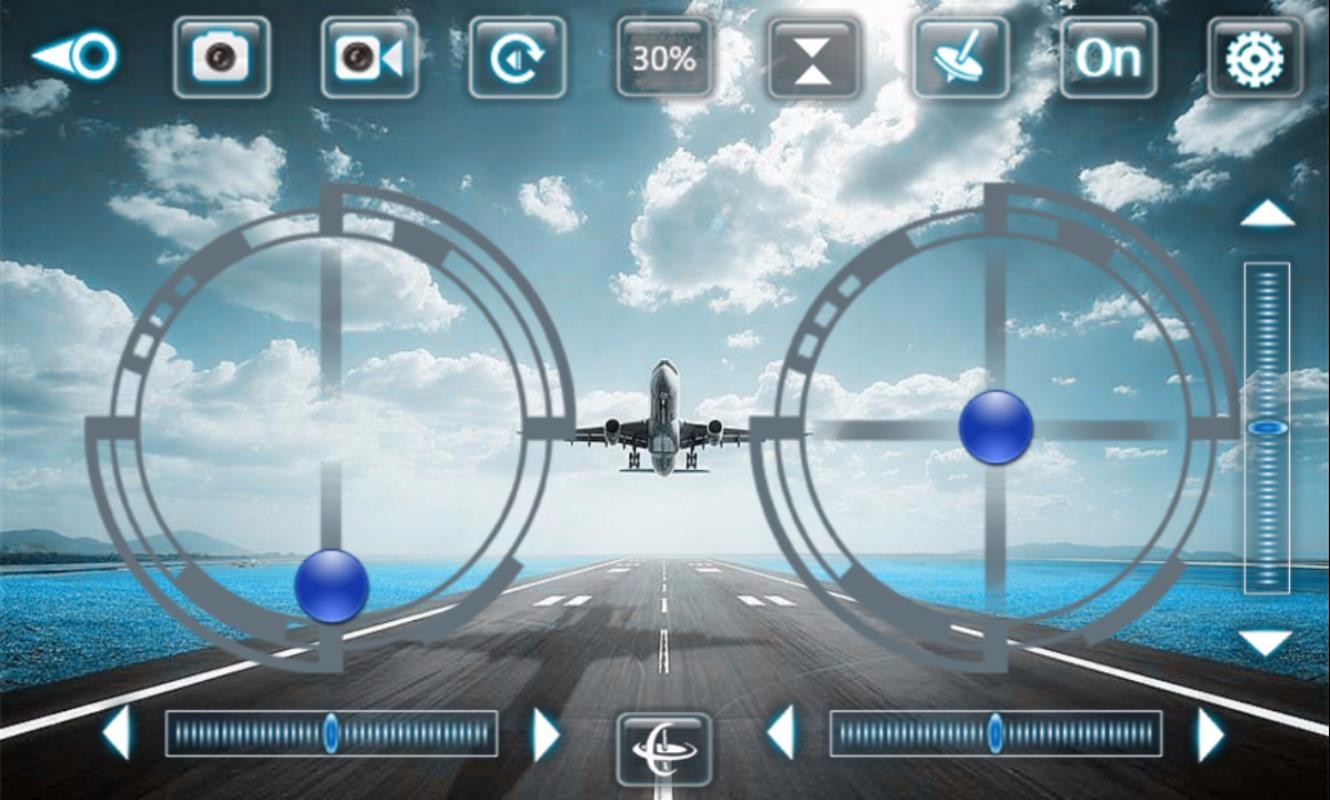Tap the vertical throttle slider marker
Viewport: 1330px width, 800px height.
click(1266, 427)
